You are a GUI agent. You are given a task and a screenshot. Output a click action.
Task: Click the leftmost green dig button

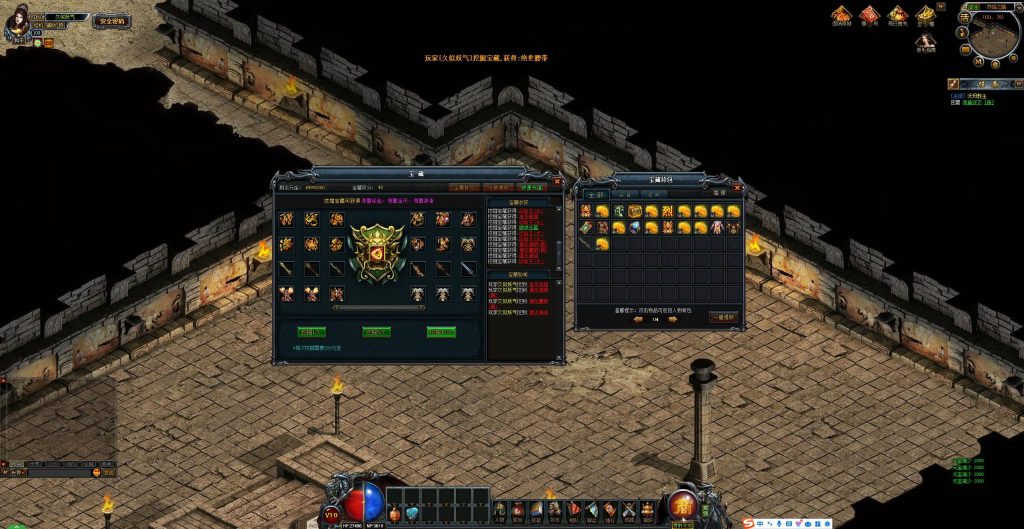(311, 331)
